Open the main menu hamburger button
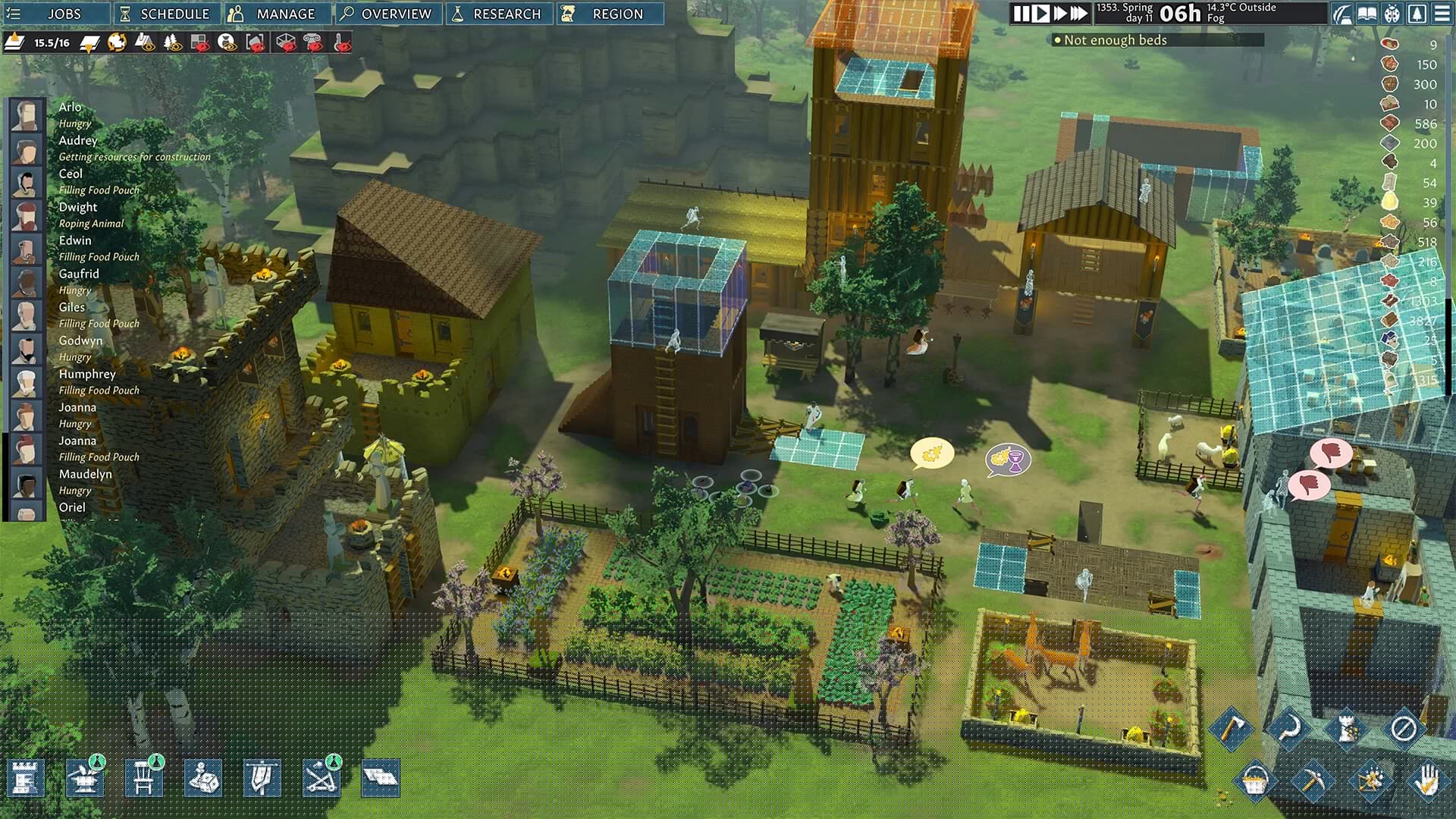The image size is (1456, 819). point(1442,14)
